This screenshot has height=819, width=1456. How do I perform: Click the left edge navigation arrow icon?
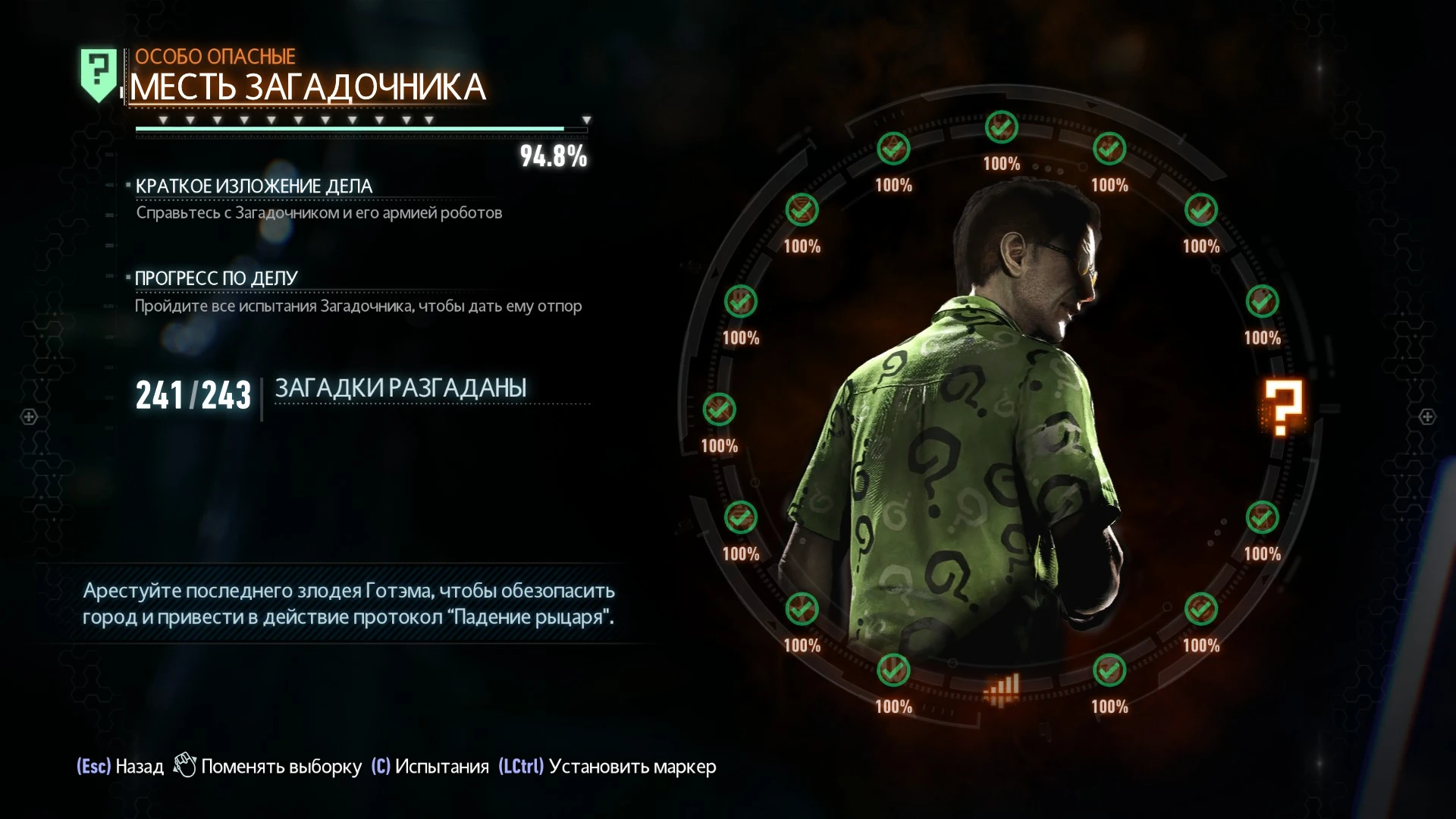(28, 416)
